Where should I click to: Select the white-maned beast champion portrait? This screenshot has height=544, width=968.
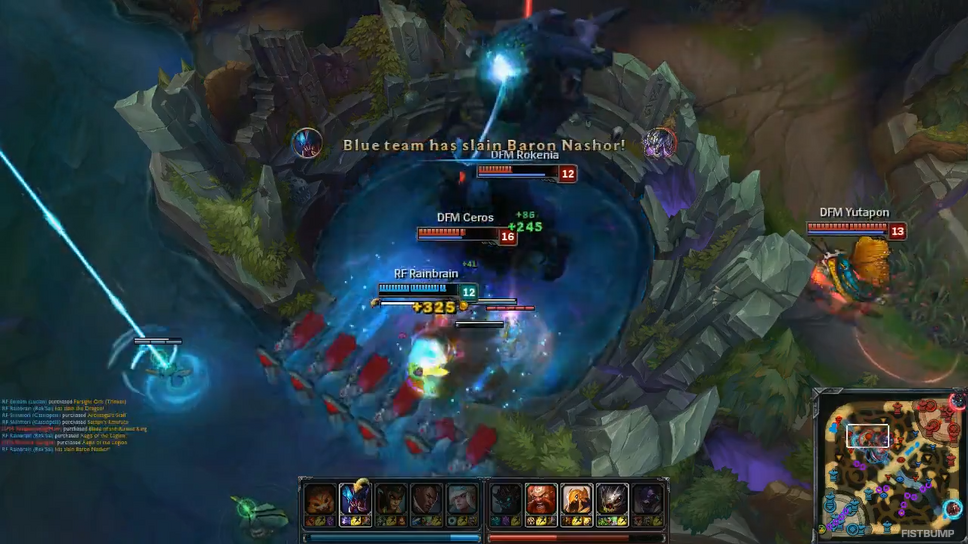[x=612, y=499]
